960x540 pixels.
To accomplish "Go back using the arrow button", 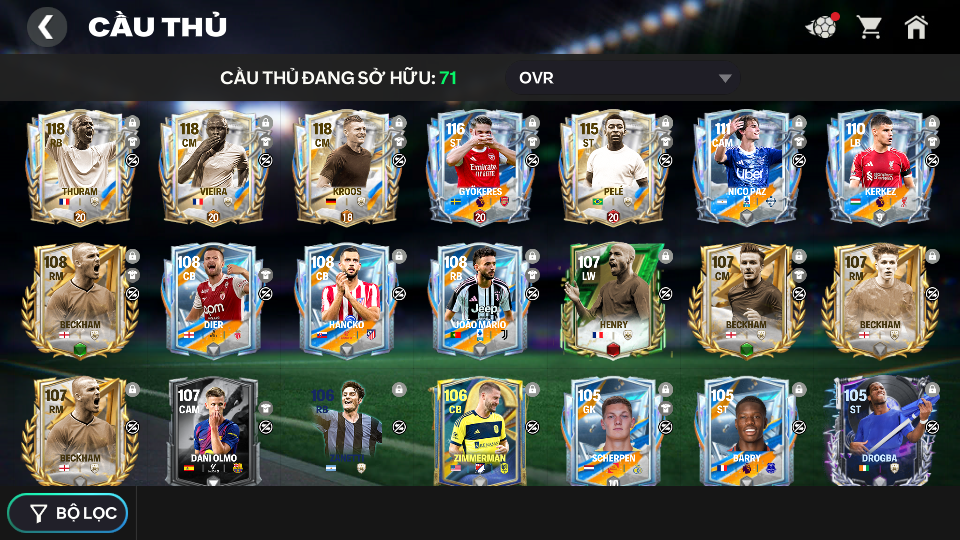I will pyautogui.click(x=46, y=27).
